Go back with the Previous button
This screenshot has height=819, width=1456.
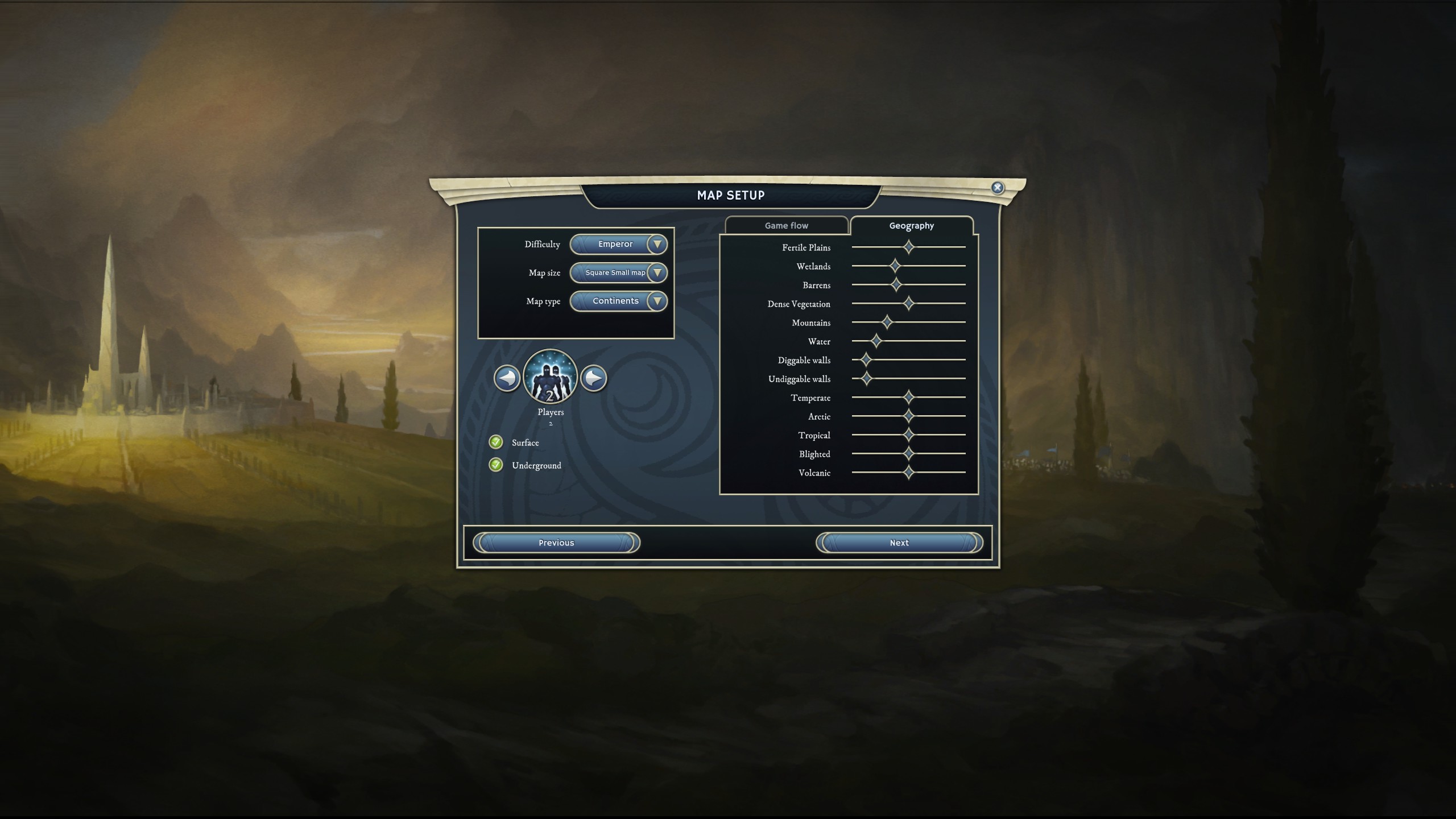556,543
